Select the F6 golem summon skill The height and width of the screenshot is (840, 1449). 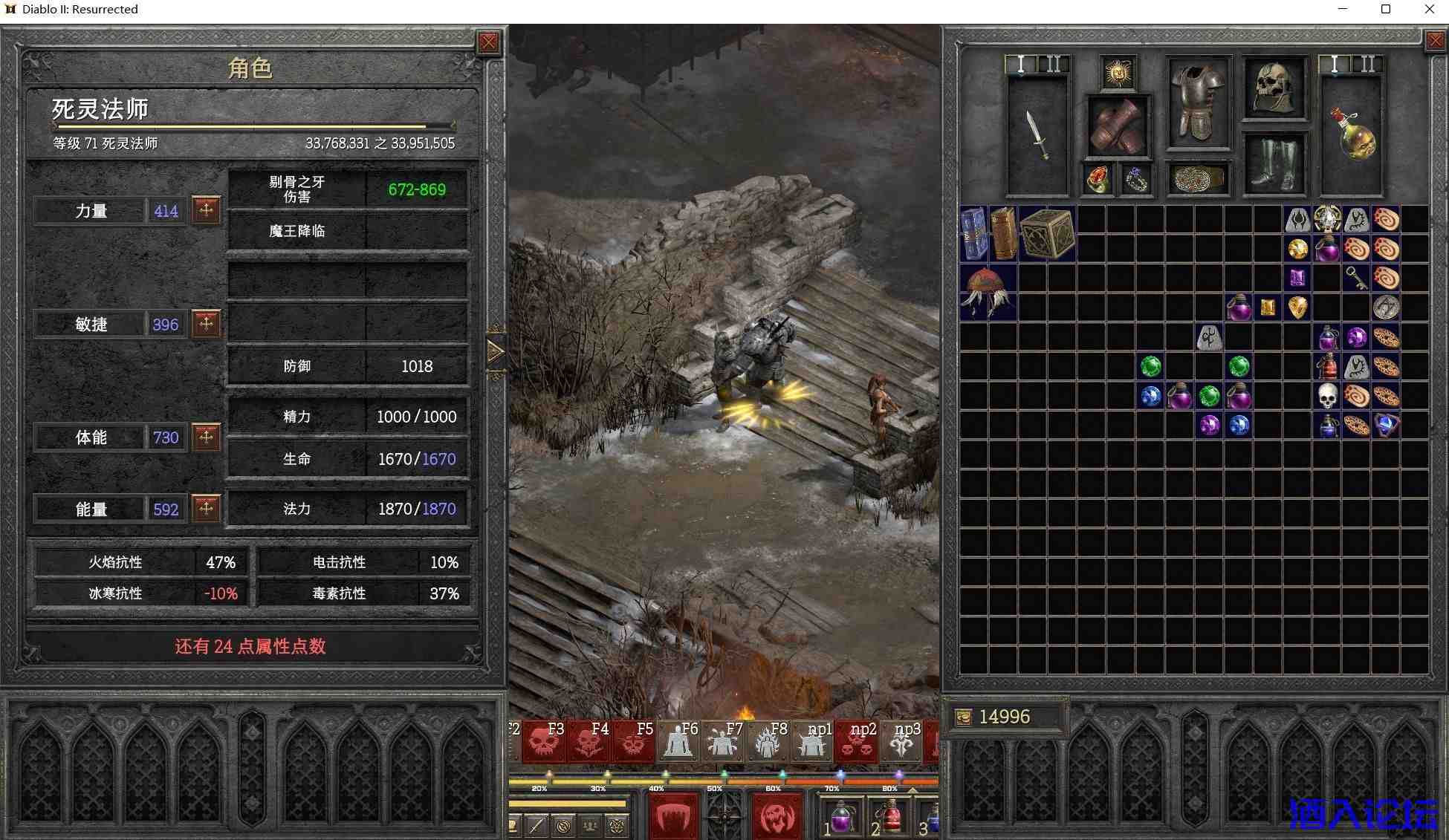pyautogui.click(x=679, y=740)
